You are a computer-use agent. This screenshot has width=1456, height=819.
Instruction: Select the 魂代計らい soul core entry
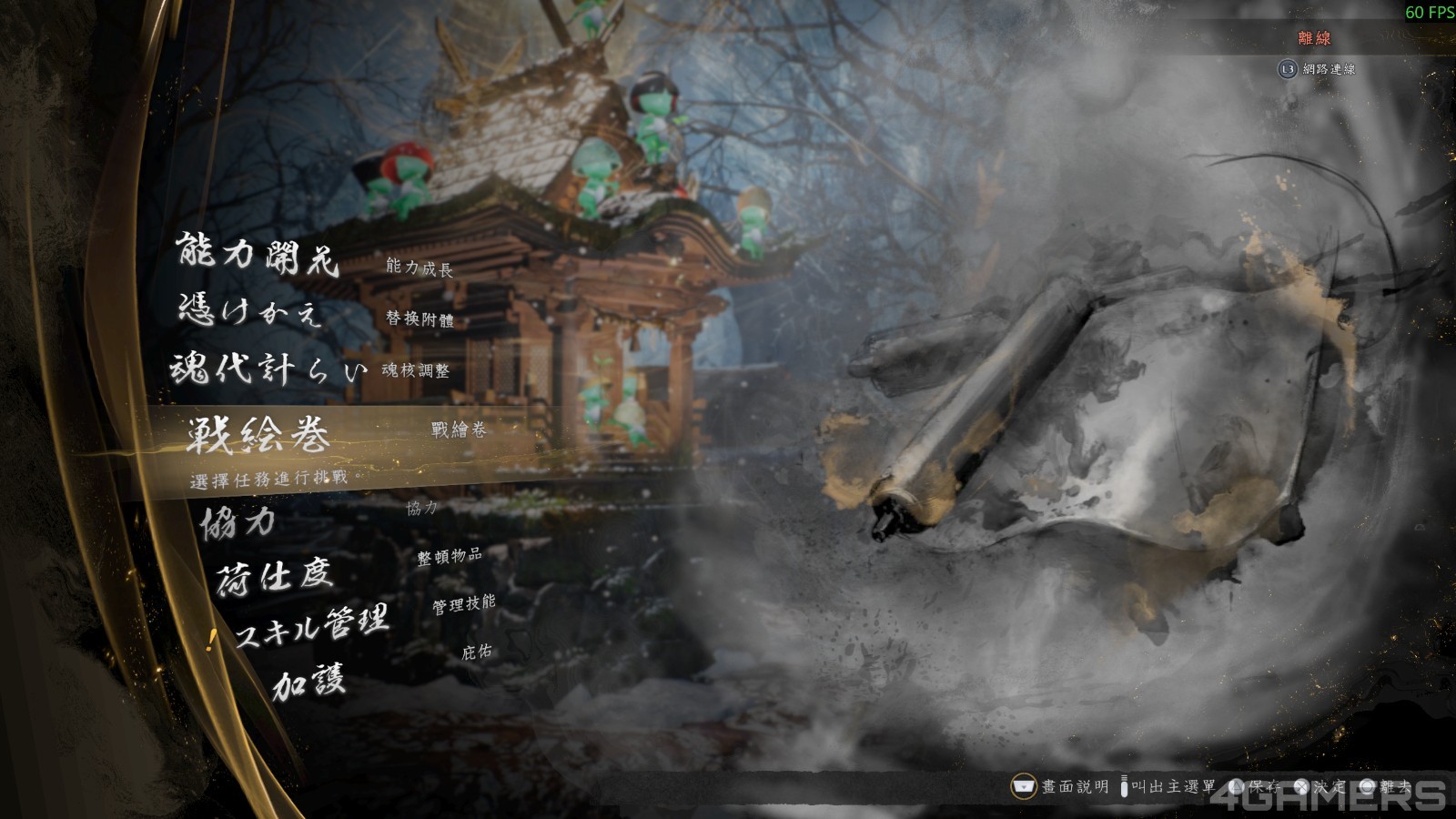tap(268, 369)
